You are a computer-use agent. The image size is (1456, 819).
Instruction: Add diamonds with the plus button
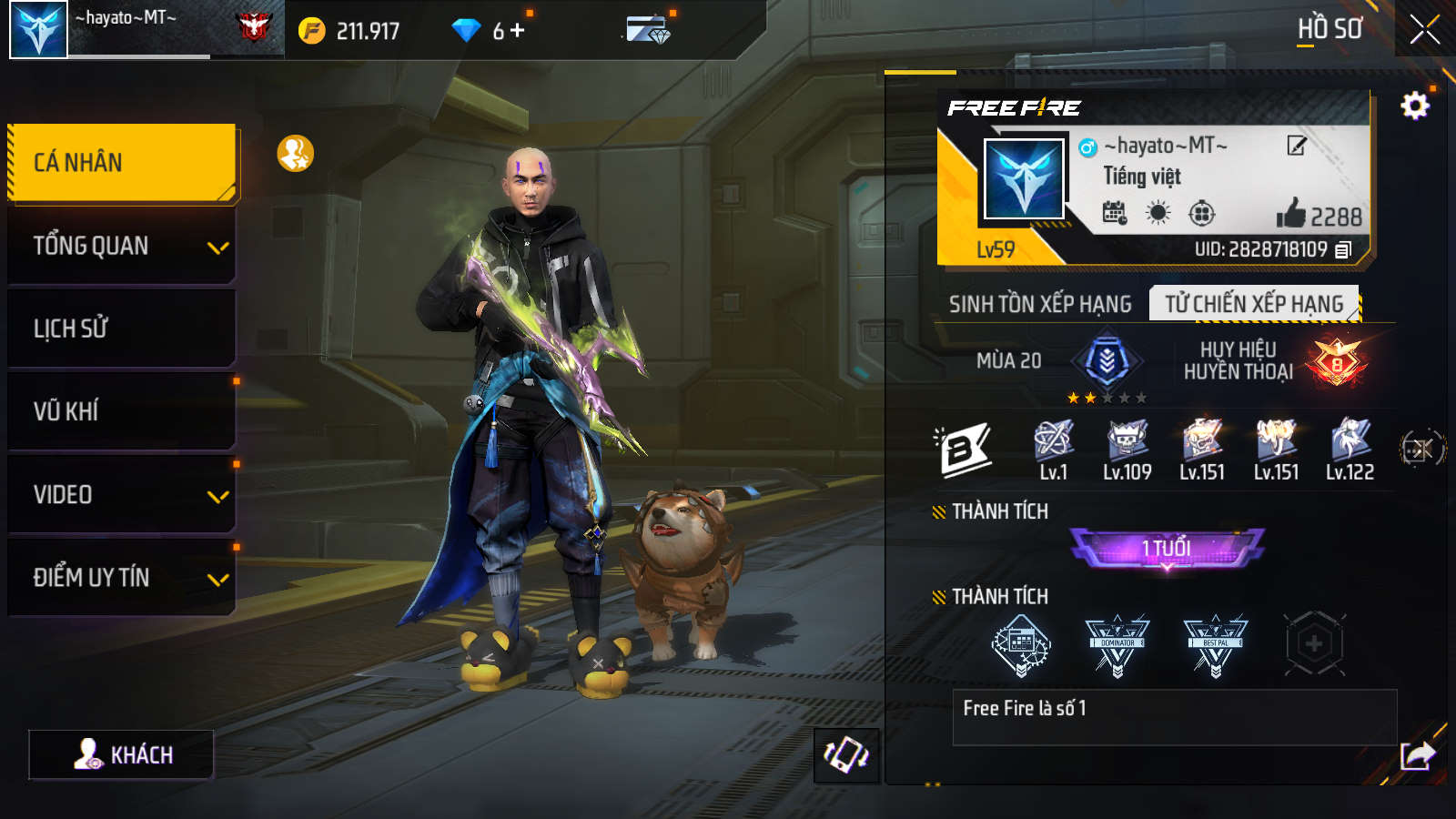(x=518, y=31)
